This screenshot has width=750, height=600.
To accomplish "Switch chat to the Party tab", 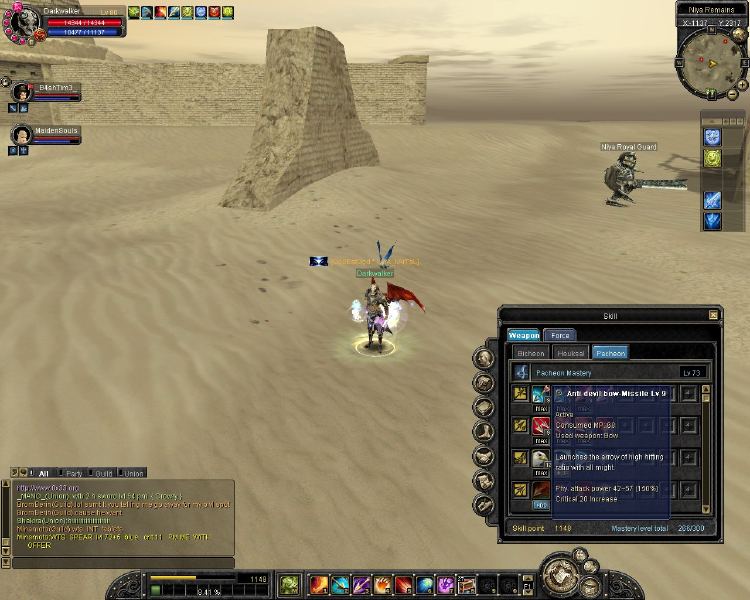I will point(74,473).
